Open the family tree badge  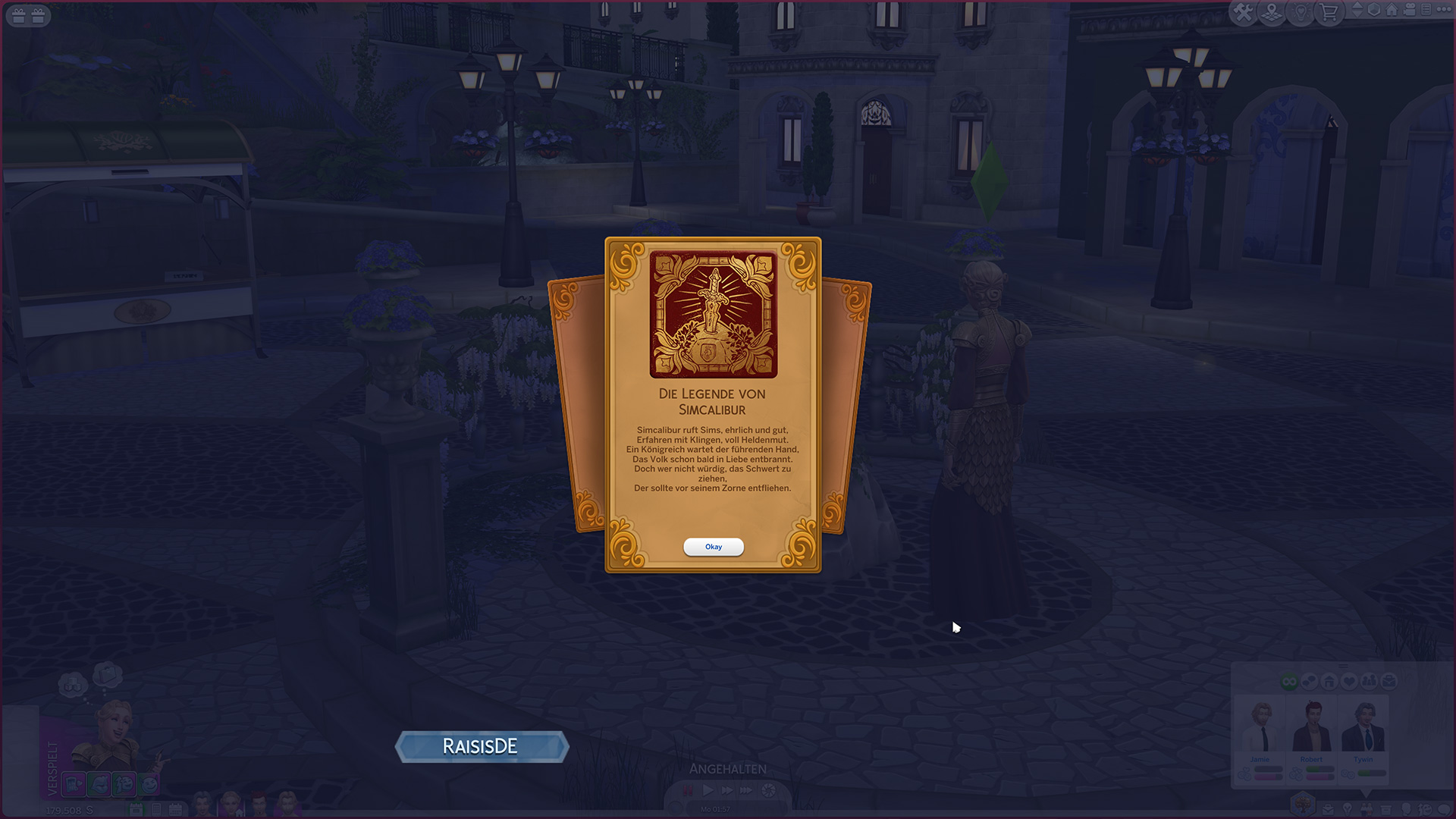point(1303,802)
